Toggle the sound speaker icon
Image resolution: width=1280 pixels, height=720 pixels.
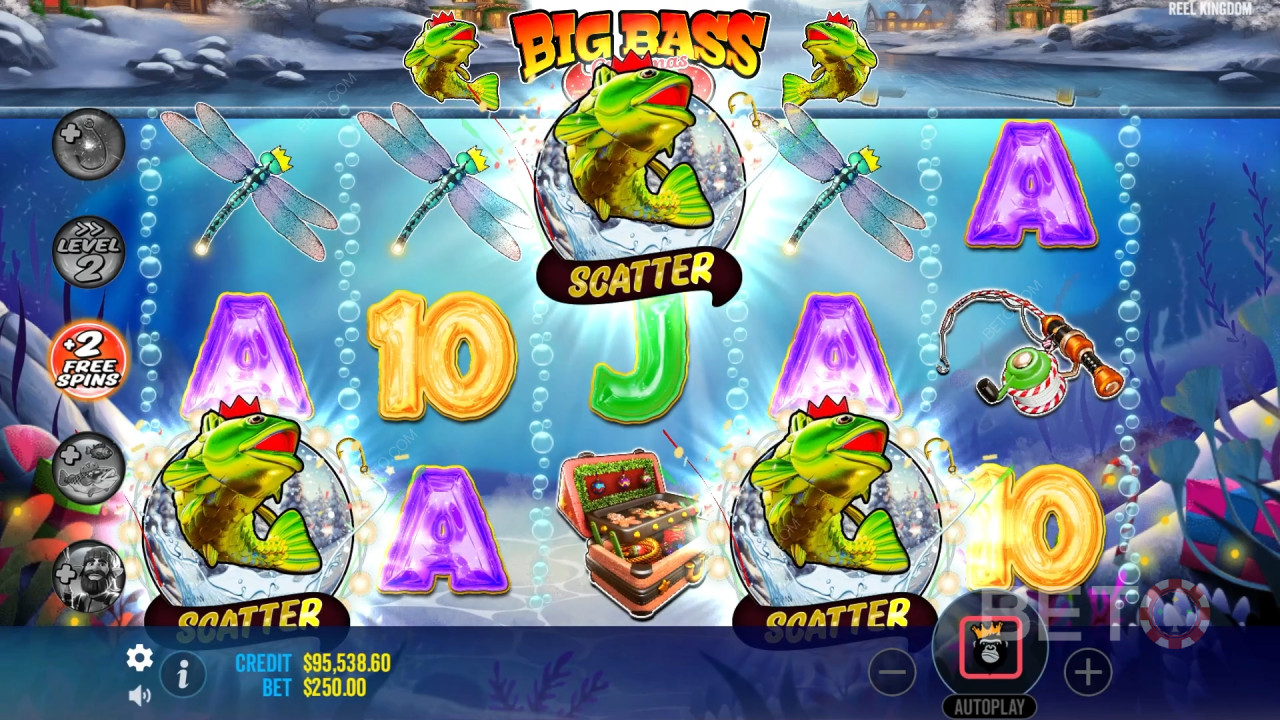pyautogui.click(x=139, y=694)
